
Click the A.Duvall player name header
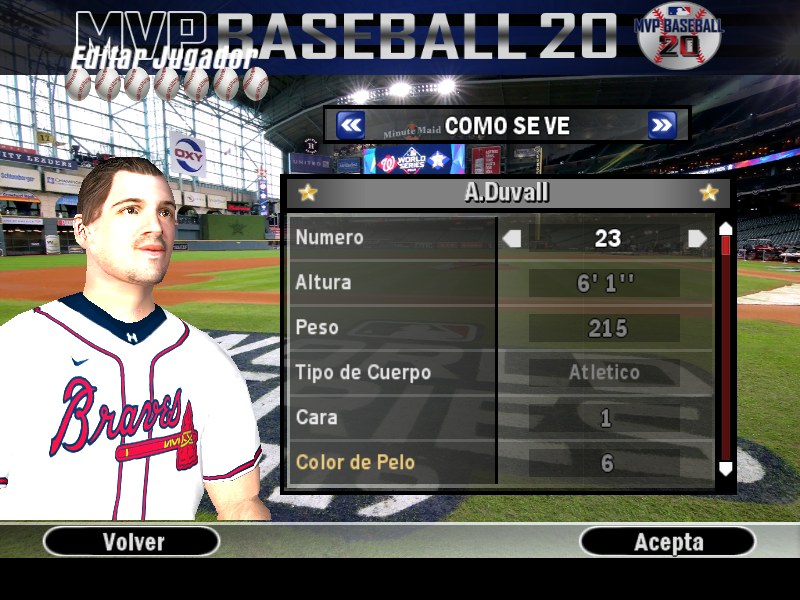tap(507, 192)
